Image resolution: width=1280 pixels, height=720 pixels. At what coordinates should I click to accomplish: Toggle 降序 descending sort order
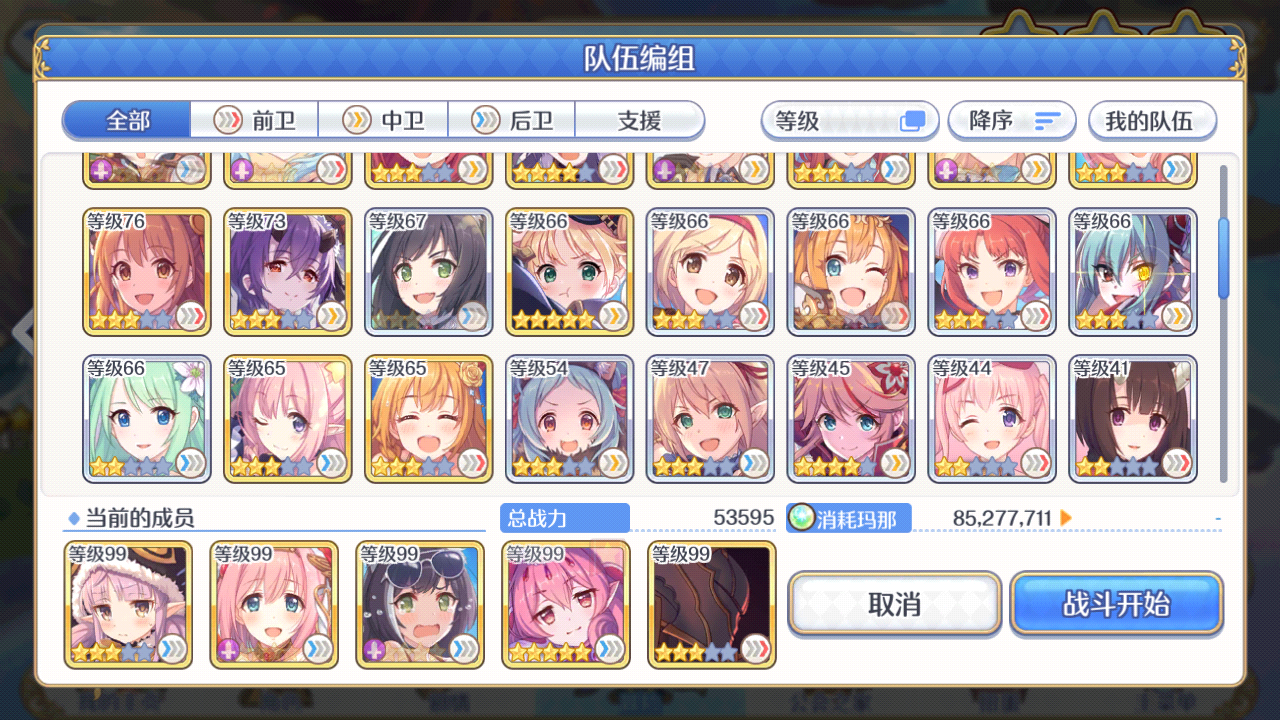point(1012,120)
